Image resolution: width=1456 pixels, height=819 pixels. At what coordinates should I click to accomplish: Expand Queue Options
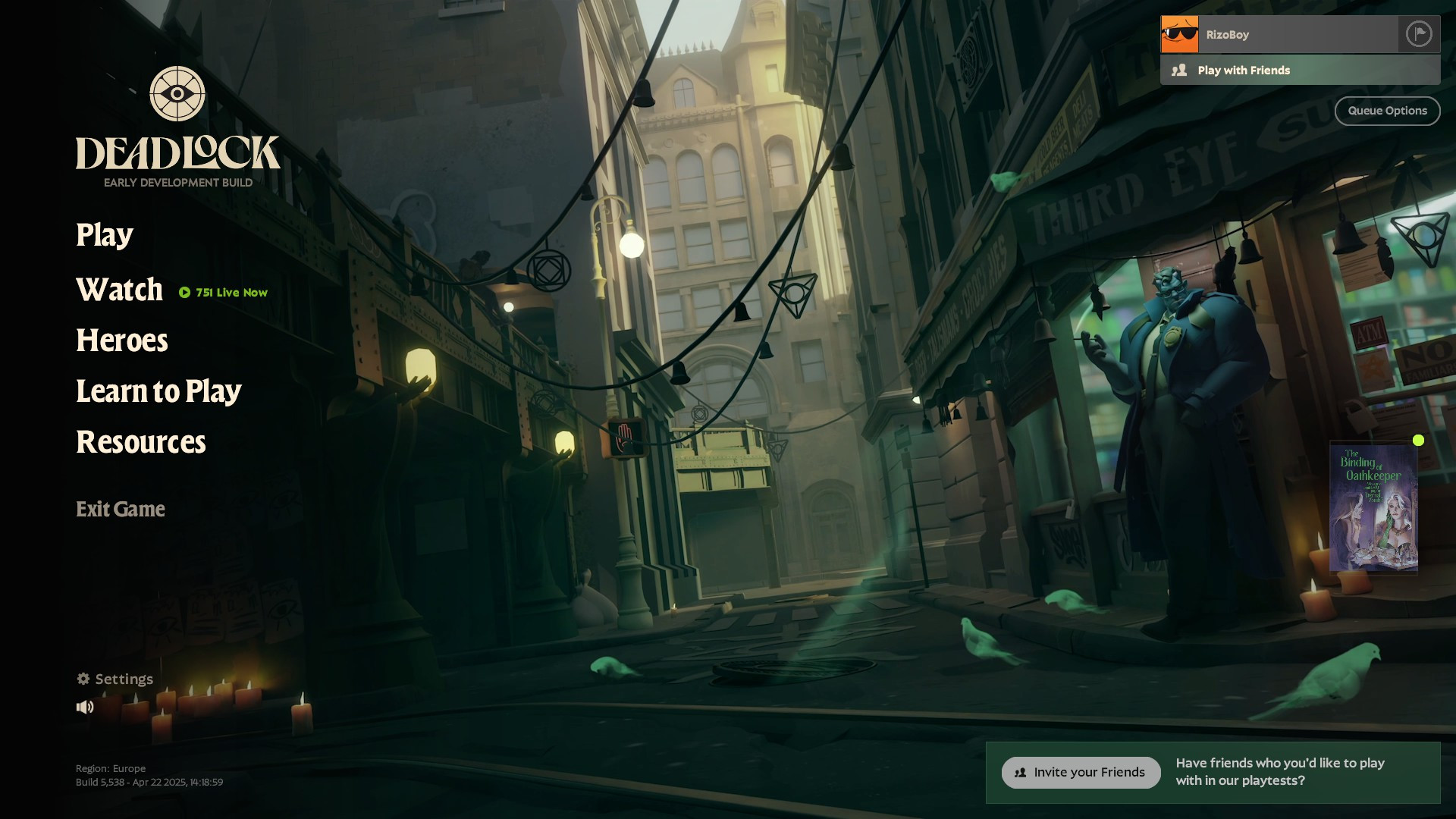click(1387, 111)
